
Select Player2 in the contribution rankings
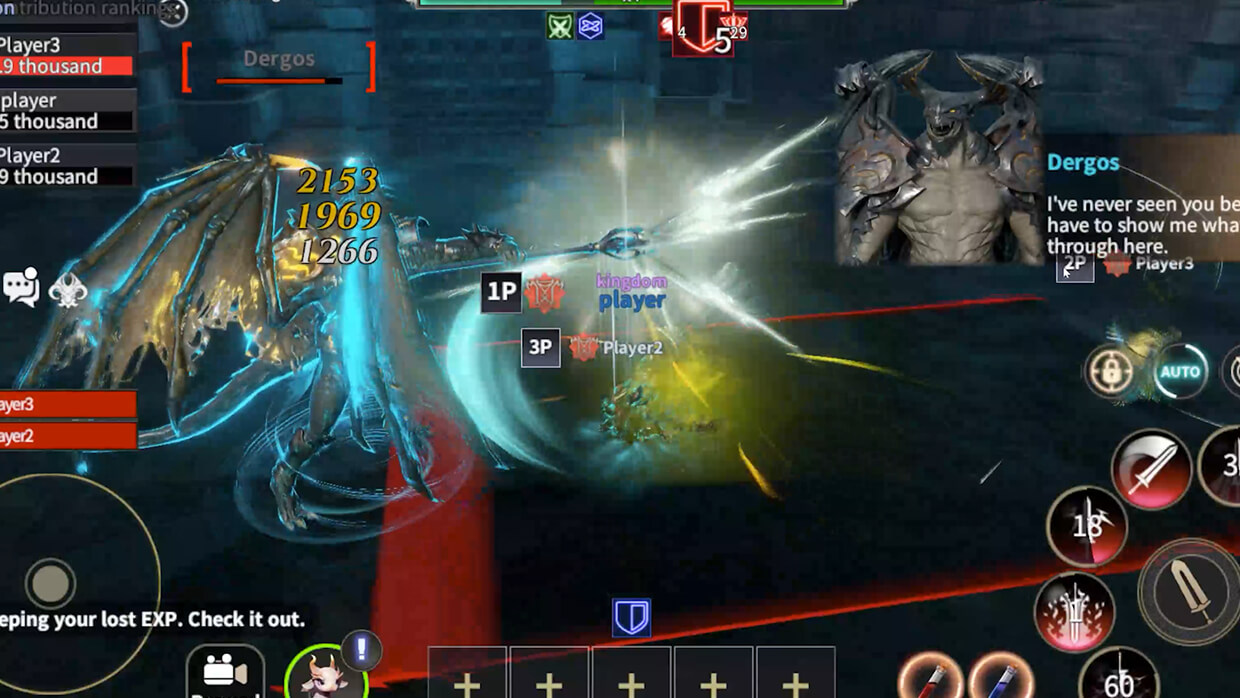(67, 166)
